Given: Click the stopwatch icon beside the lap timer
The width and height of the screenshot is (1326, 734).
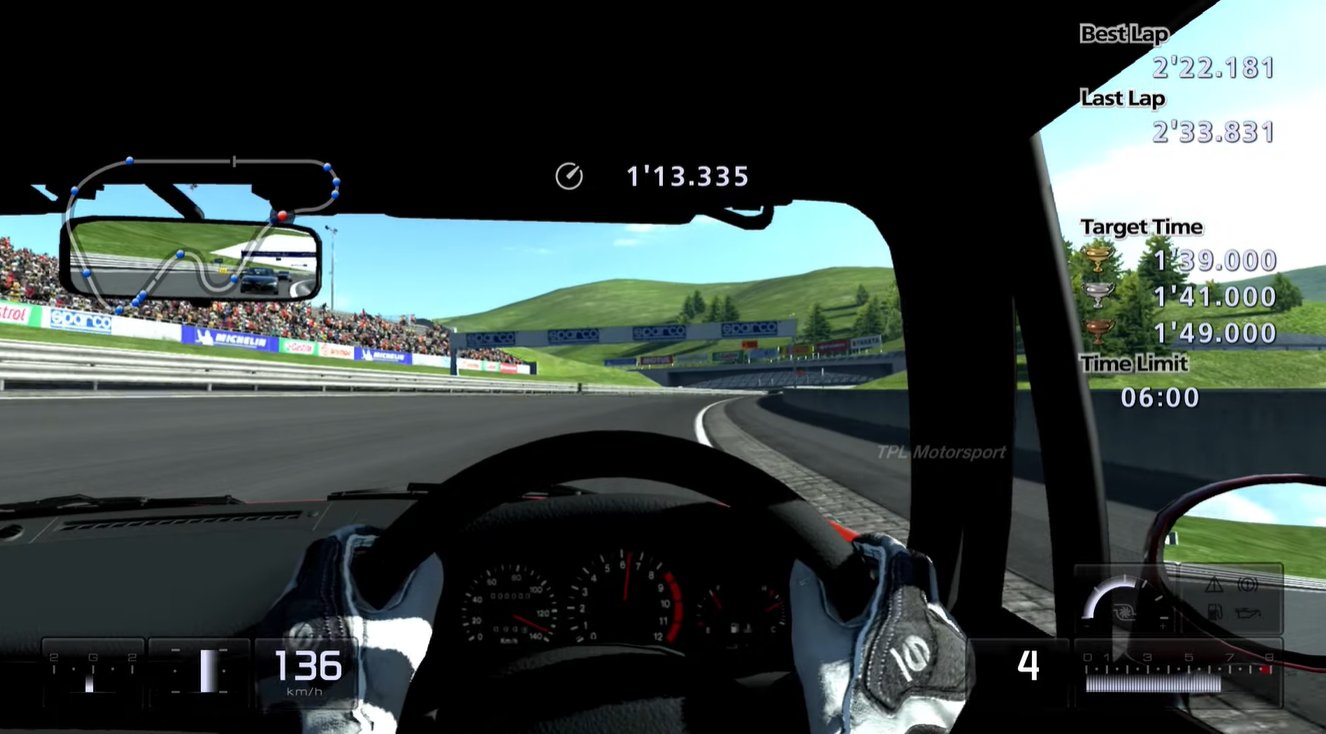Looking at the screenshot, I should point(568,177).
